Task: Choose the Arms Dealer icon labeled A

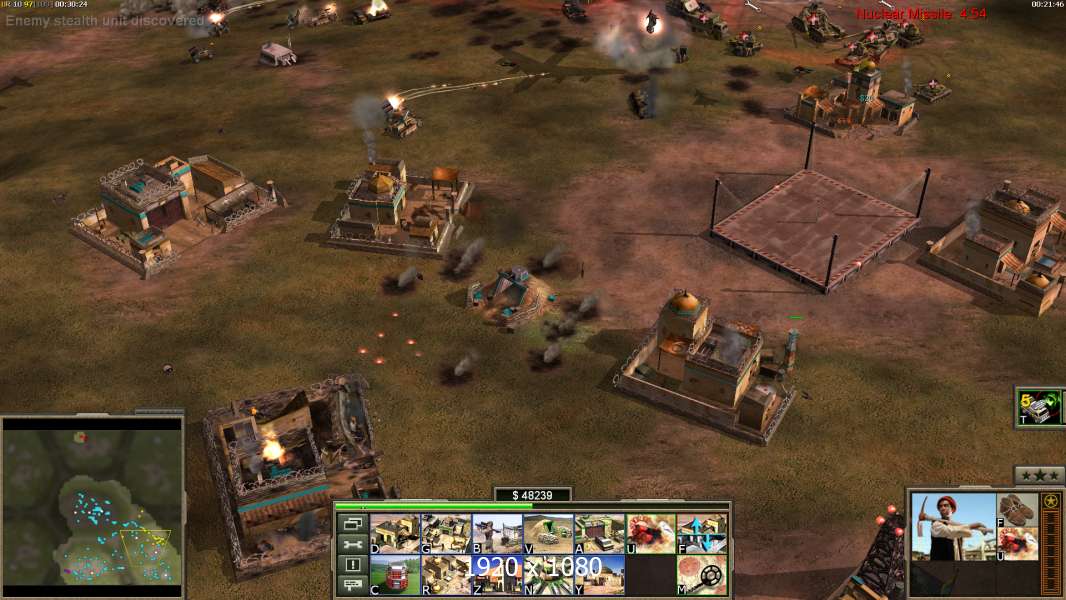Action: (599, 534)
